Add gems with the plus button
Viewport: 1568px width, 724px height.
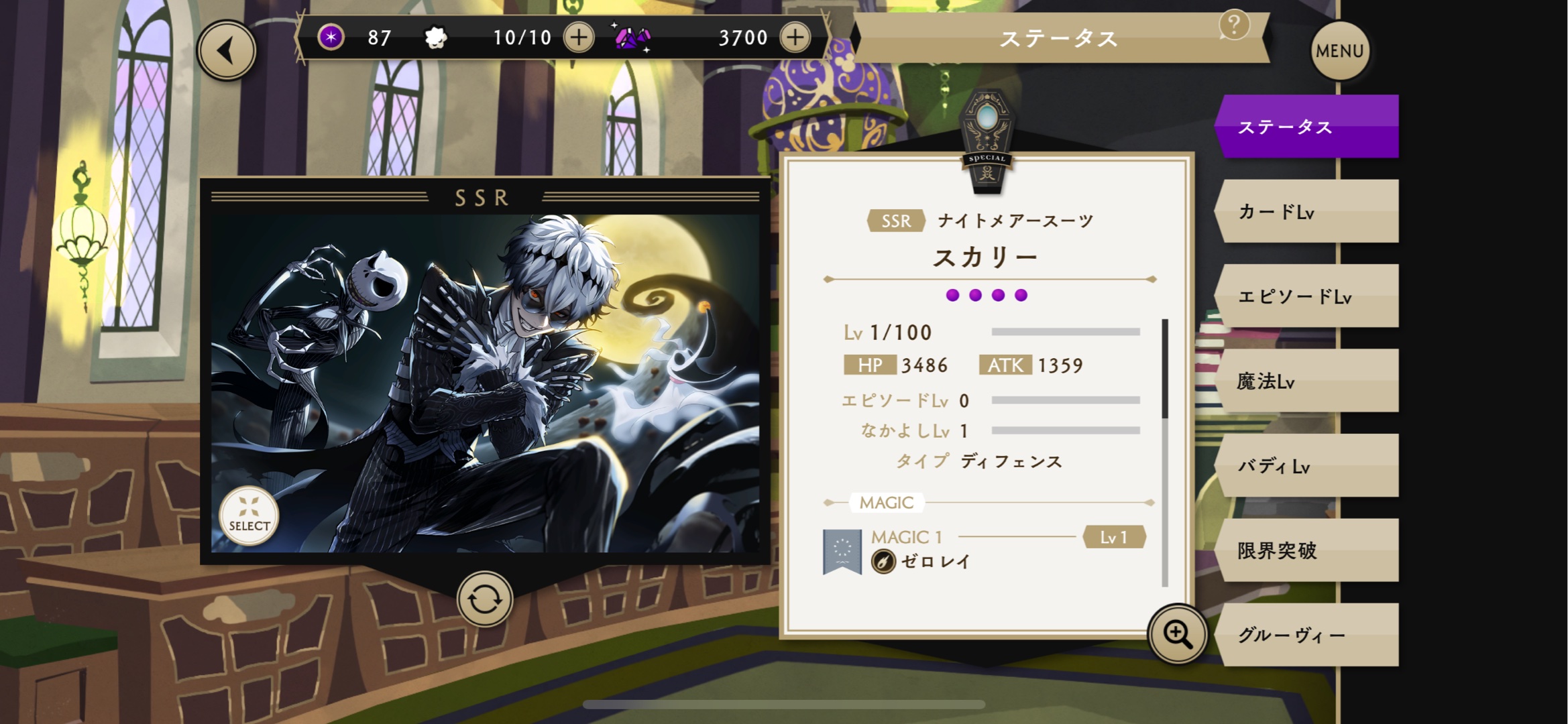coord(795,38)
